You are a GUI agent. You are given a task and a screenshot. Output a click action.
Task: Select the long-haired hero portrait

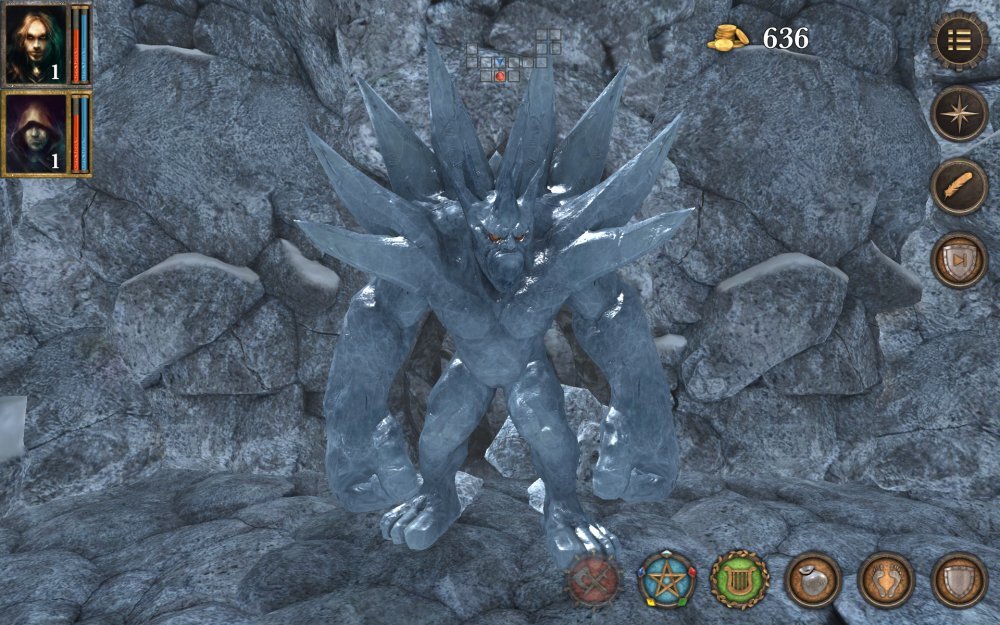coord(36,45)
